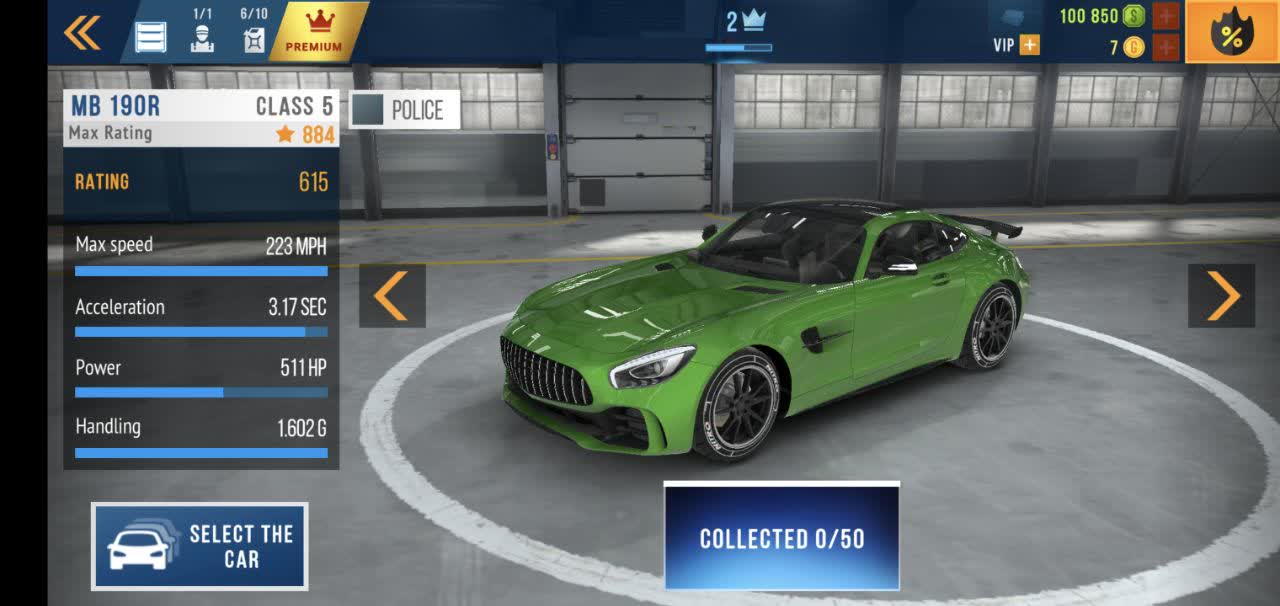Open the list menu icon
The width and height of the screenshot is (1280, 606).
coord(151,36)
